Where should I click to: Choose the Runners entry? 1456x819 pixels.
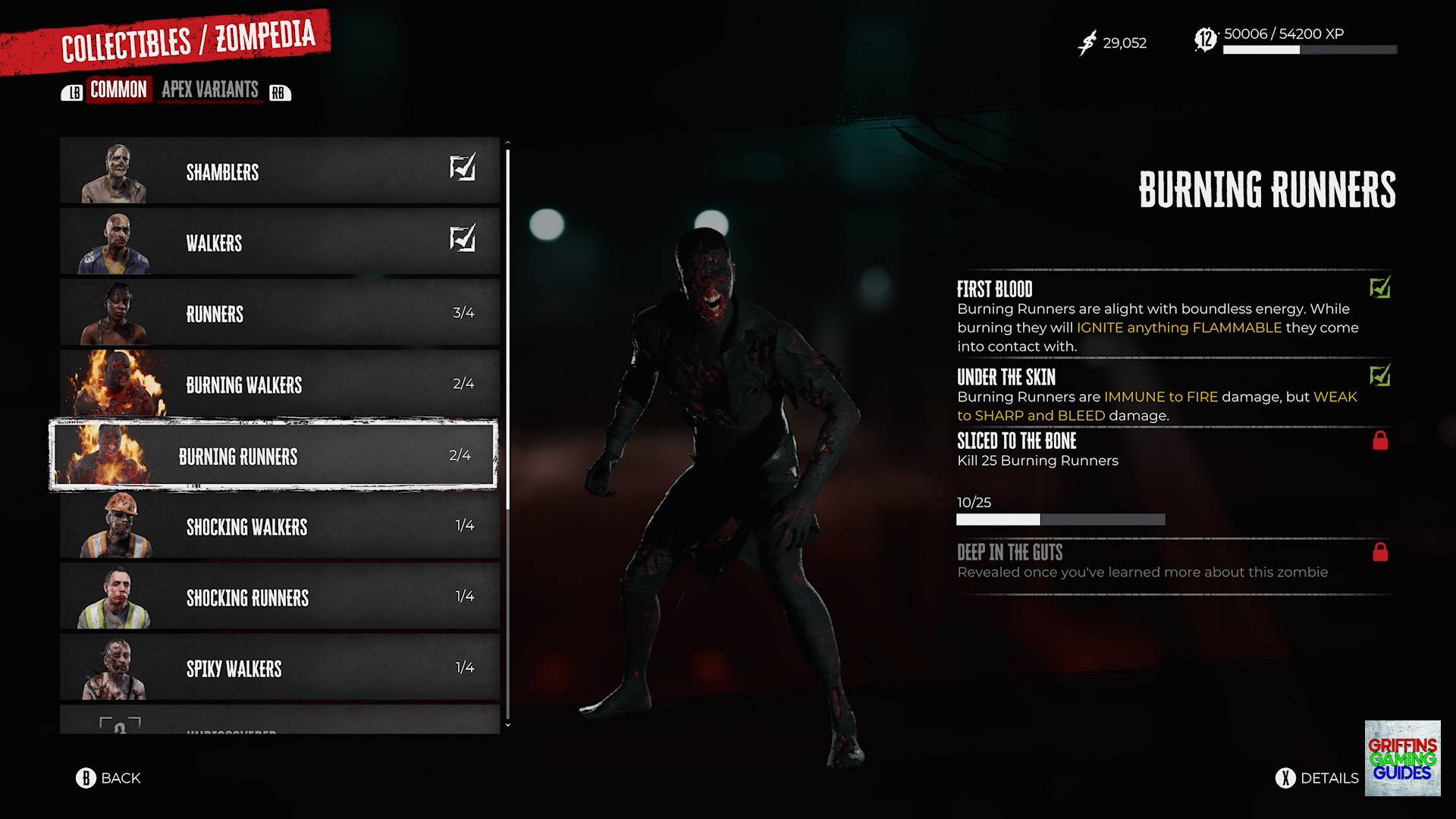coord(279,313)
